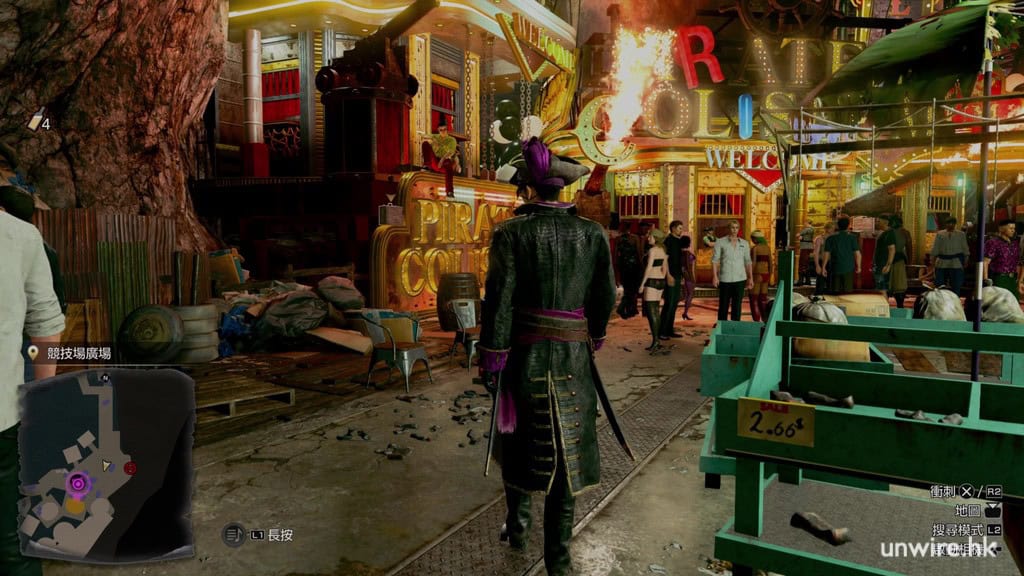Click the red circular marker on minimap
This screenshot has height=576, width=1024.
click(130, 468)
